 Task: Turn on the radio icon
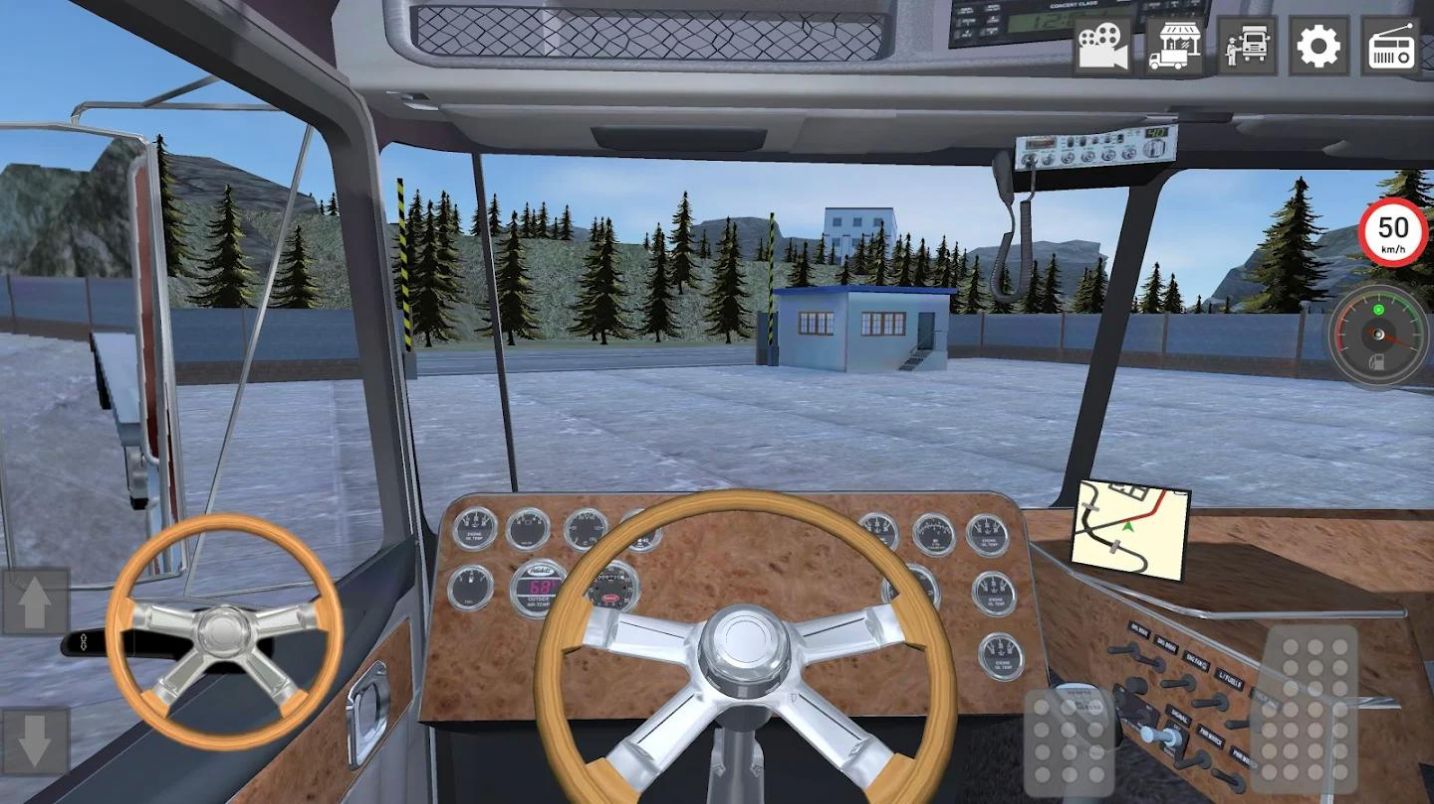pyautogui.click(x=1390, y=46)
